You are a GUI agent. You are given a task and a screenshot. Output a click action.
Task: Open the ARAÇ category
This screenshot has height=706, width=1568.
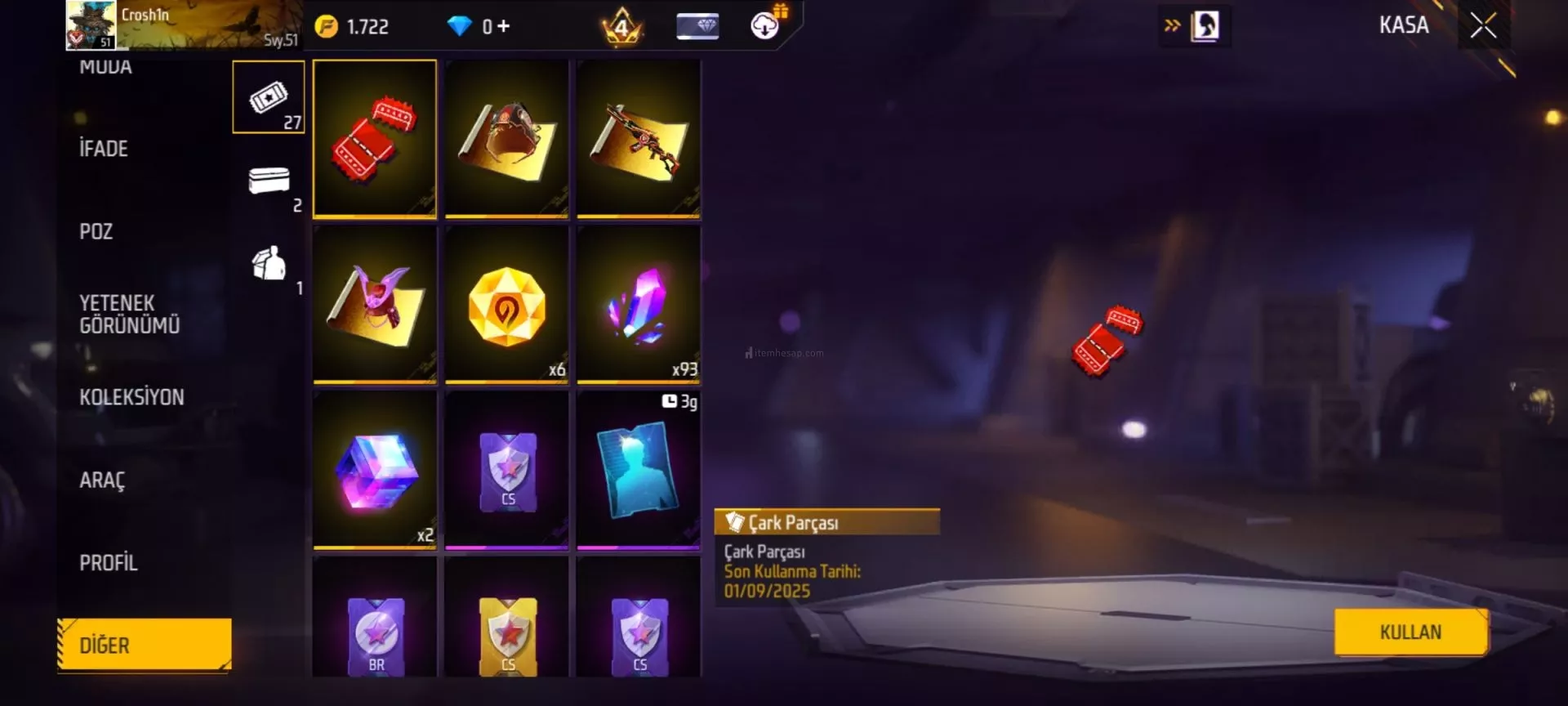[102, 480]
